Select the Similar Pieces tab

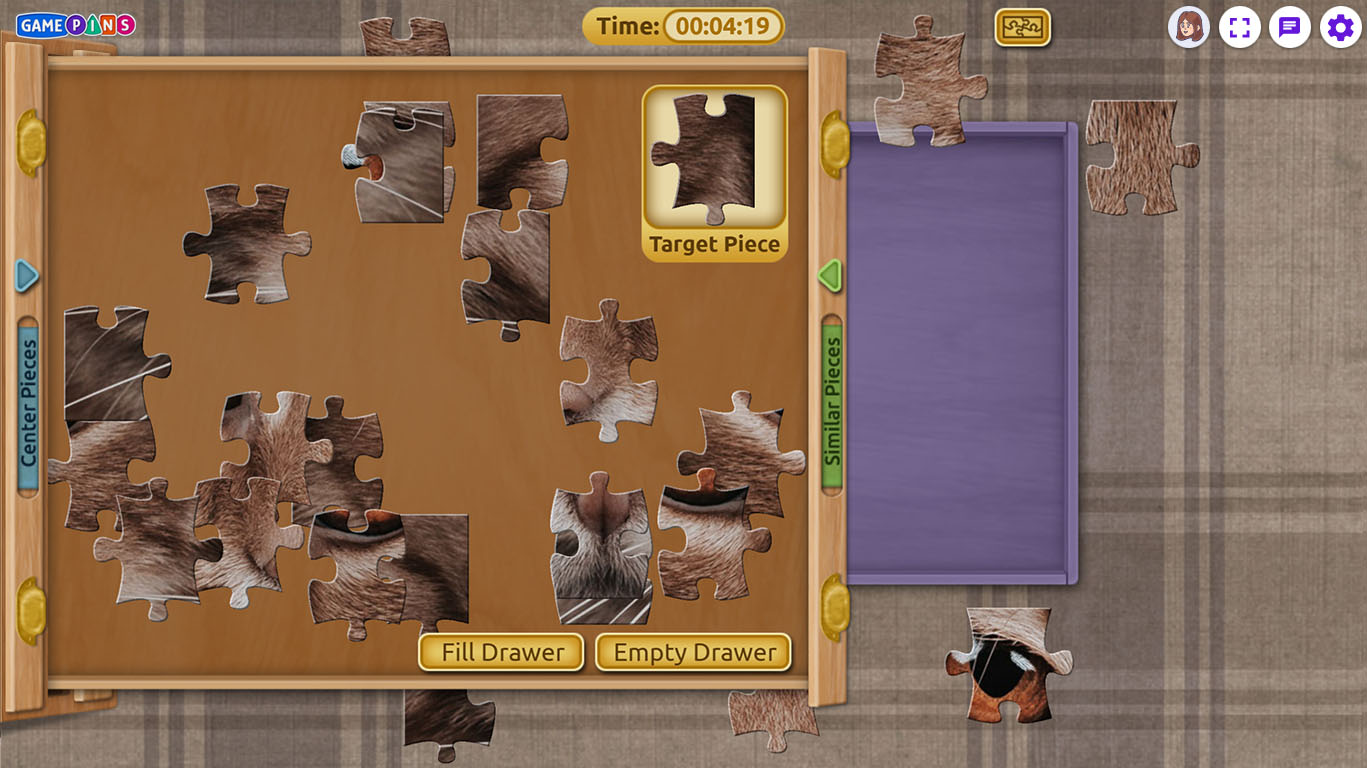click(x=832, y=402)
